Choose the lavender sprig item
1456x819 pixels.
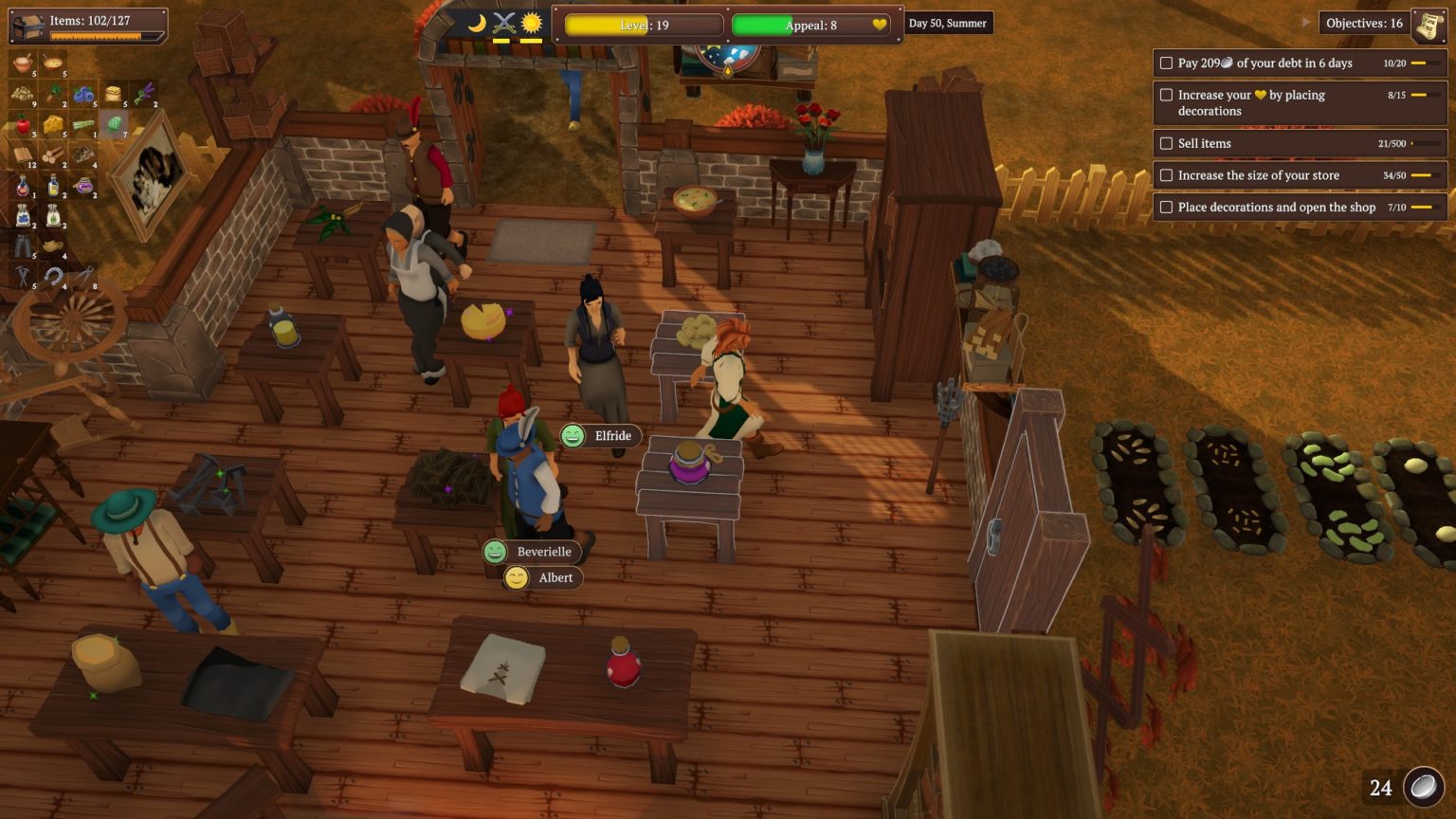click(x=143, y=94)
